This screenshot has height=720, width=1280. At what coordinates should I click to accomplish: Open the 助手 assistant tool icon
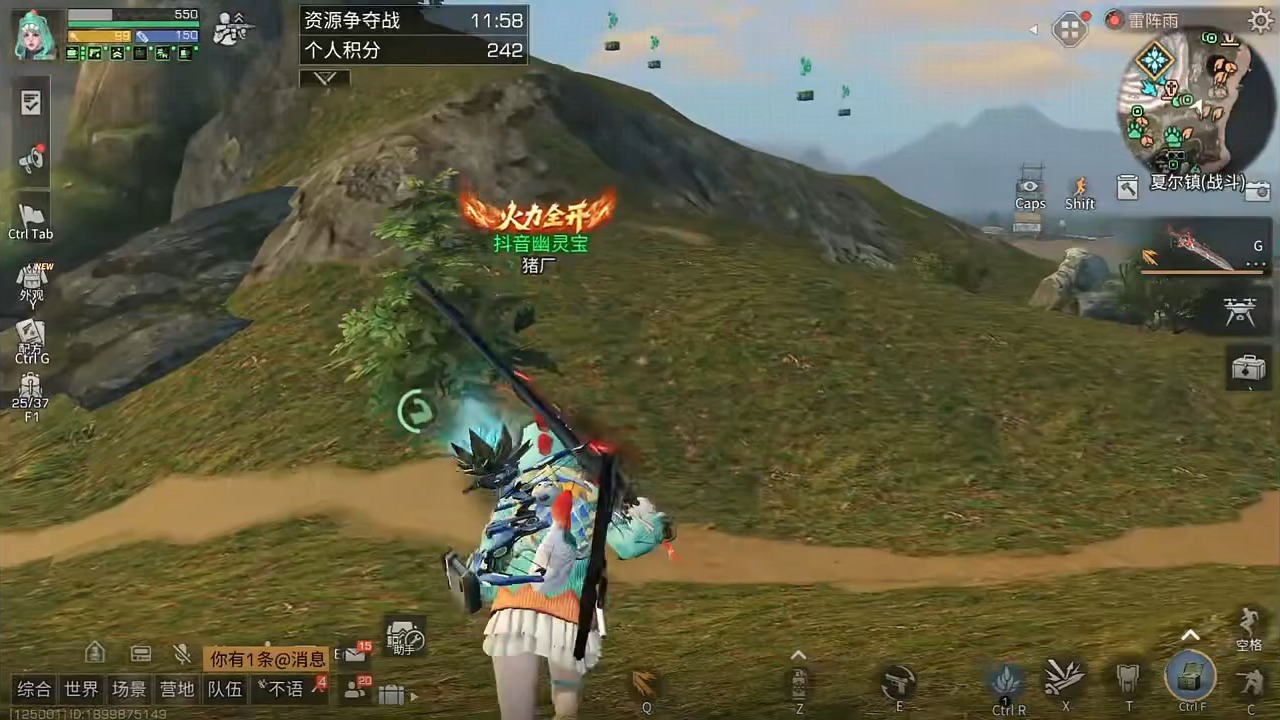[x=405, y=638]
